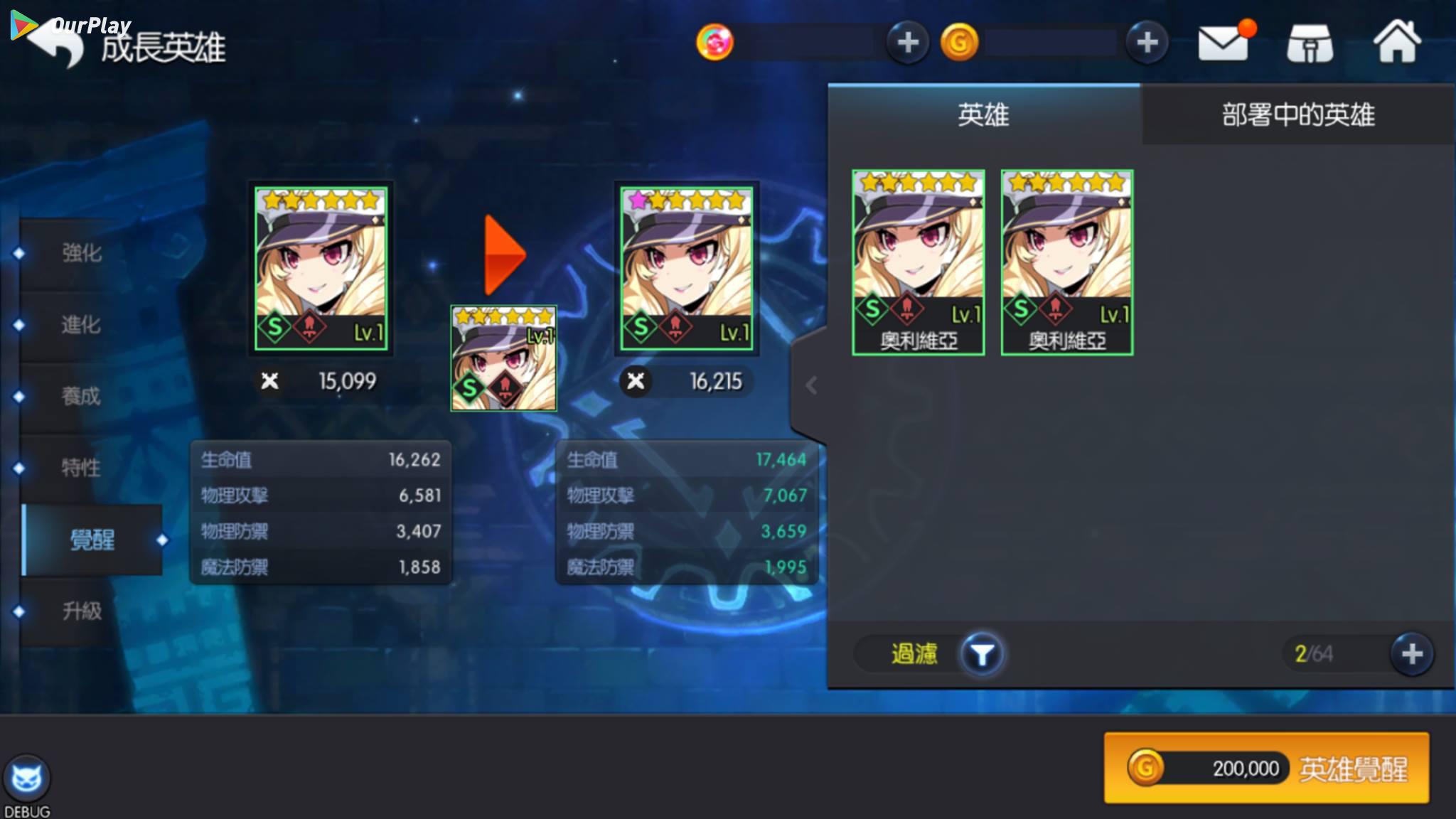Open the mailbox envelope icon
Image resolution: width=1456 pixels, height=819 pixels.
tap(1223, 43)
